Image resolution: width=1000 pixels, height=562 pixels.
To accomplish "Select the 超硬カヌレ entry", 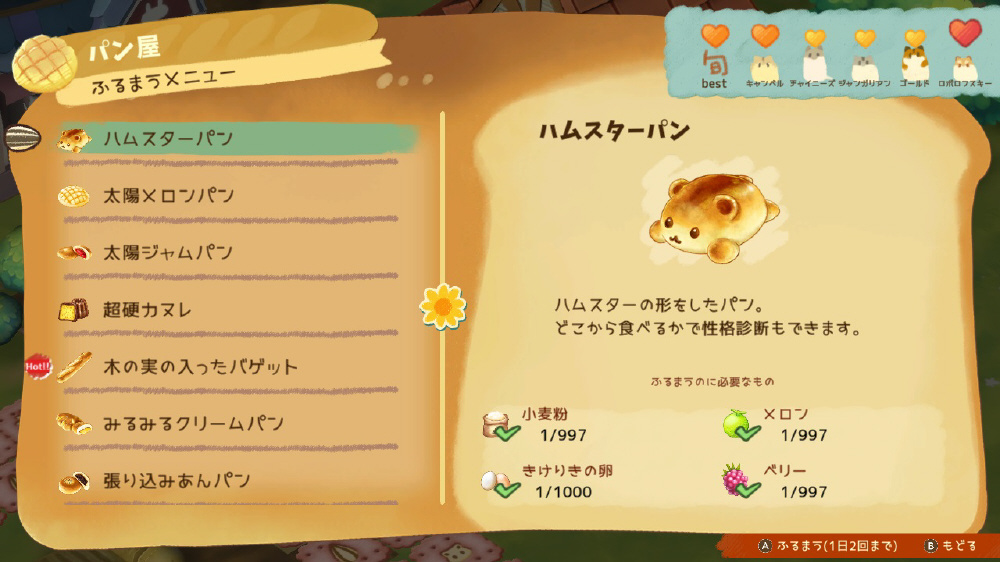I will 147,310.
